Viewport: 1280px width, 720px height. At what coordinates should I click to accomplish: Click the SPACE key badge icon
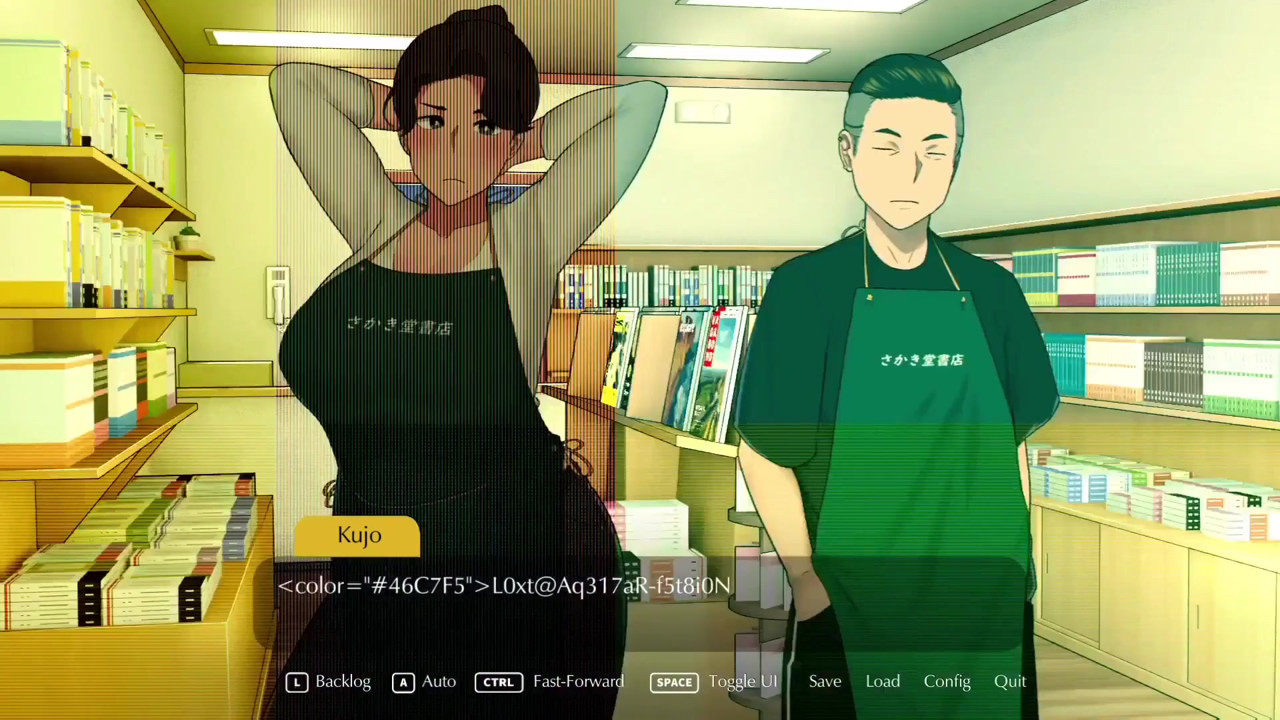coord(674,681)
